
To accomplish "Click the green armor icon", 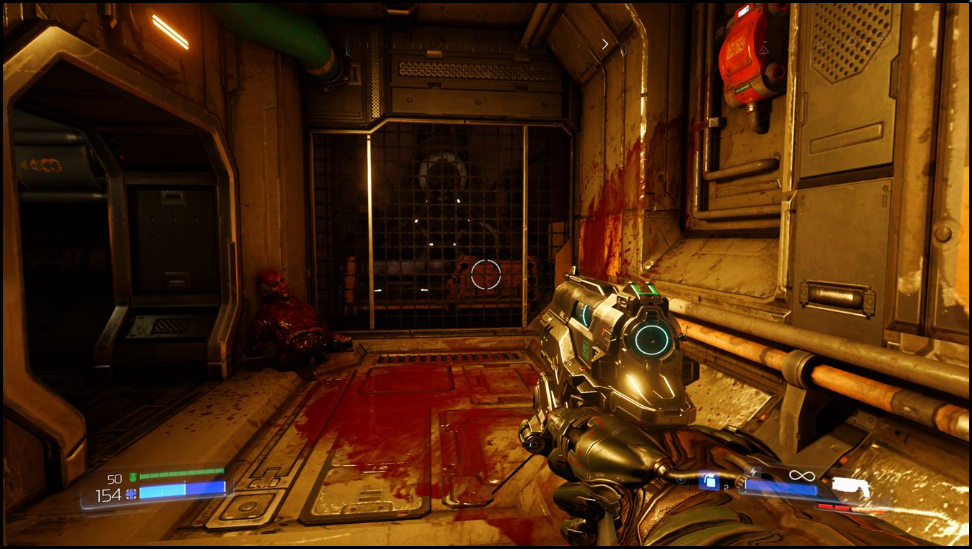I will click(x=132, y=478).
